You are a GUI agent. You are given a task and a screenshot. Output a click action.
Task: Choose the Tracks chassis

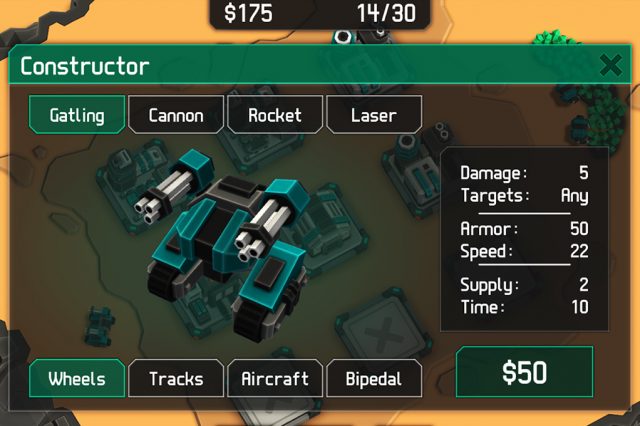click(176, 378)
